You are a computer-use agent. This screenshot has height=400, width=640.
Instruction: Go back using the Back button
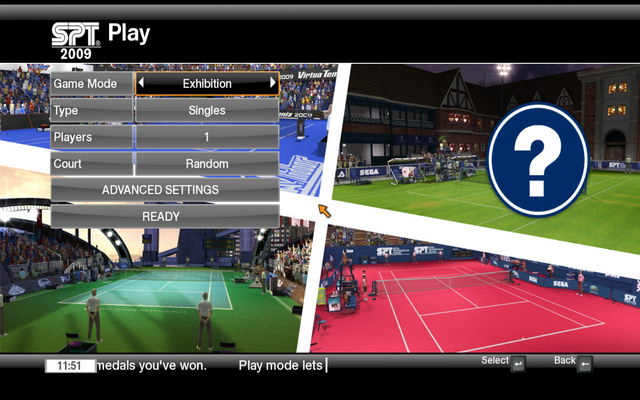pyautogui.click(x=585, y=364)
